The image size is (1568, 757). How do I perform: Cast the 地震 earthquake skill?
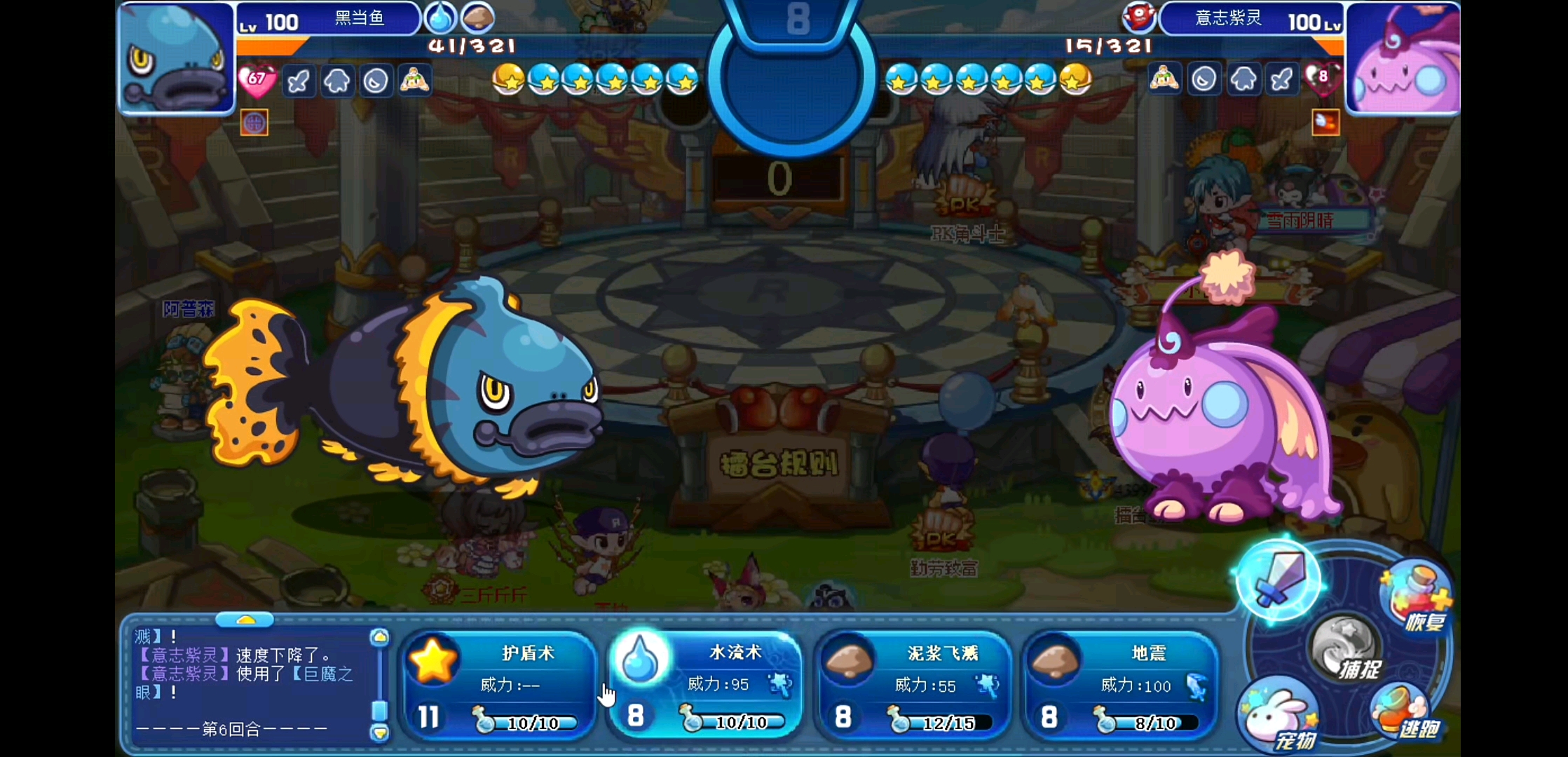point(1119,683)
